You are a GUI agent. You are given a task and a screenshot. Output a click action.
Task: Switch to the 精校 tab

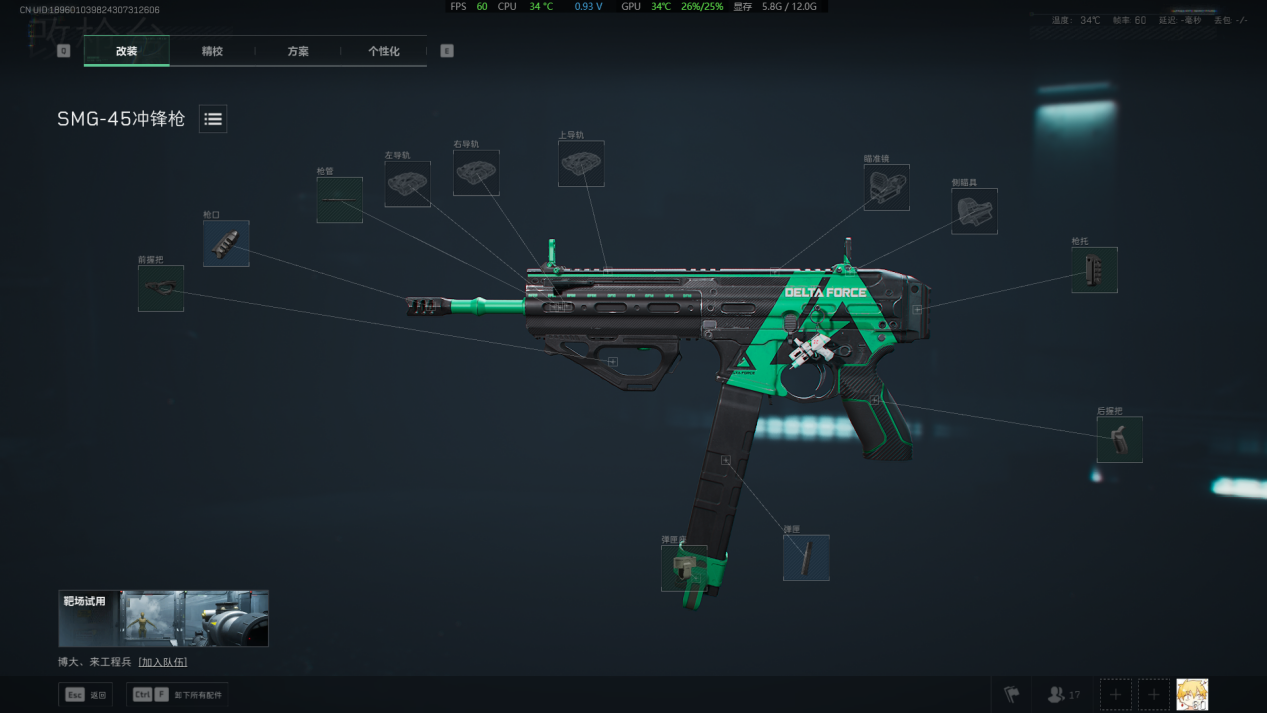[212, 51]
